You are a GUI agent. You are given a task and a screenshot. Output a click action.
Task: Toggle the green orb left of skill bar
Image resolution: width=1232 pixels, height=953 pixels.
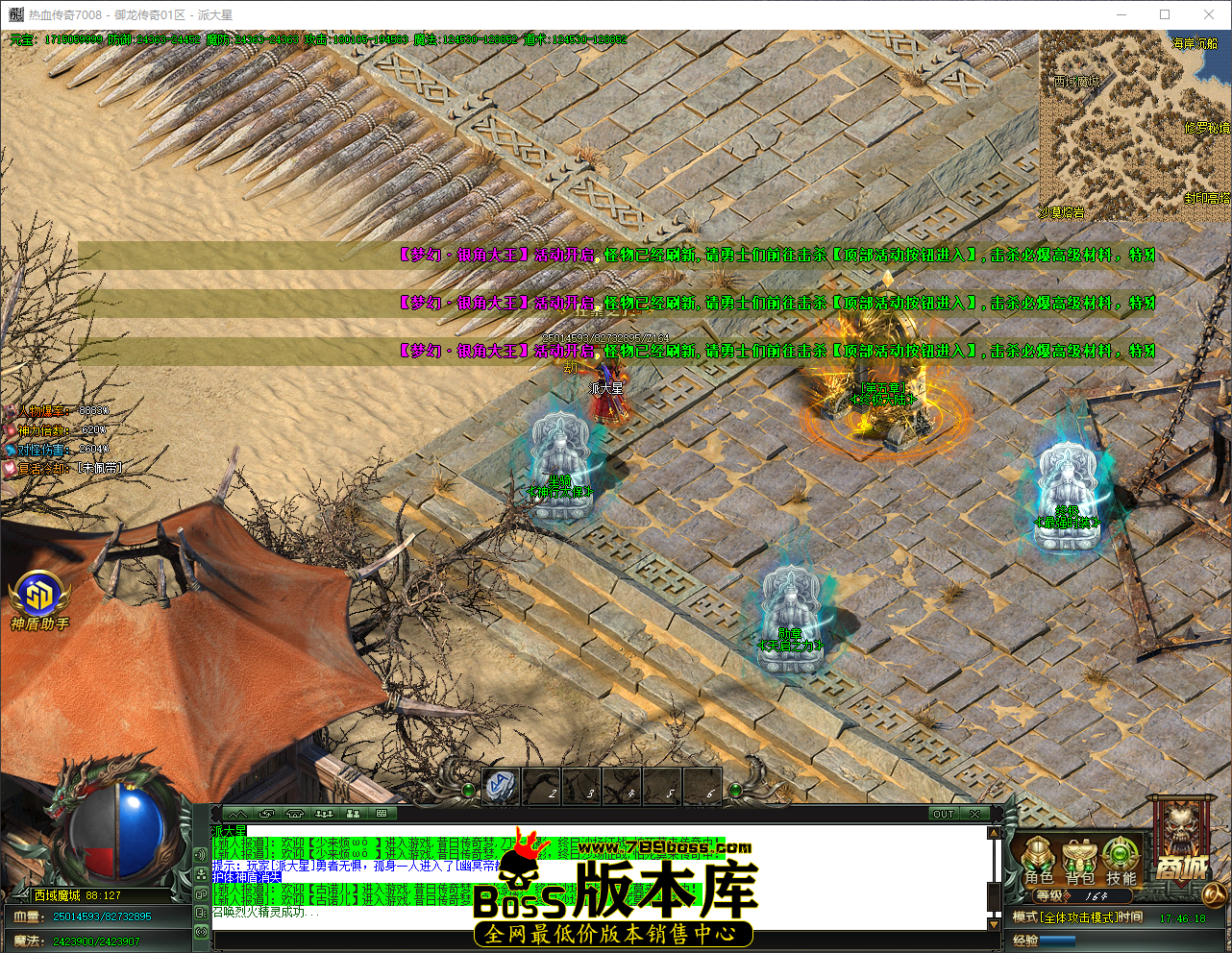click(469, 790)
